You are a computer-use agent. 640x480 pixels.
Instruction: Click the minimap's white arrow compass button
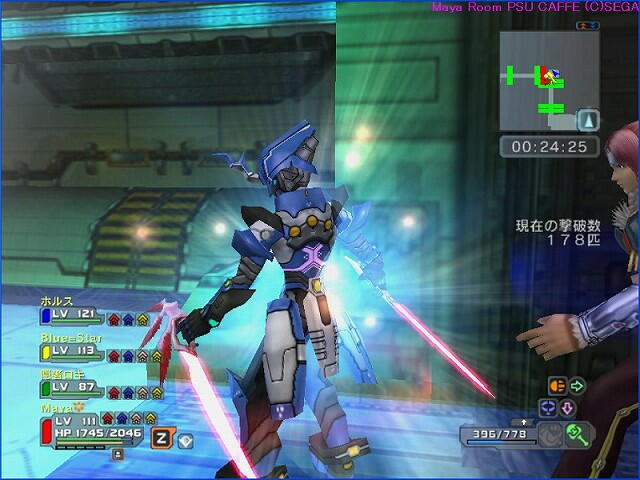click(x=588, y=121)
